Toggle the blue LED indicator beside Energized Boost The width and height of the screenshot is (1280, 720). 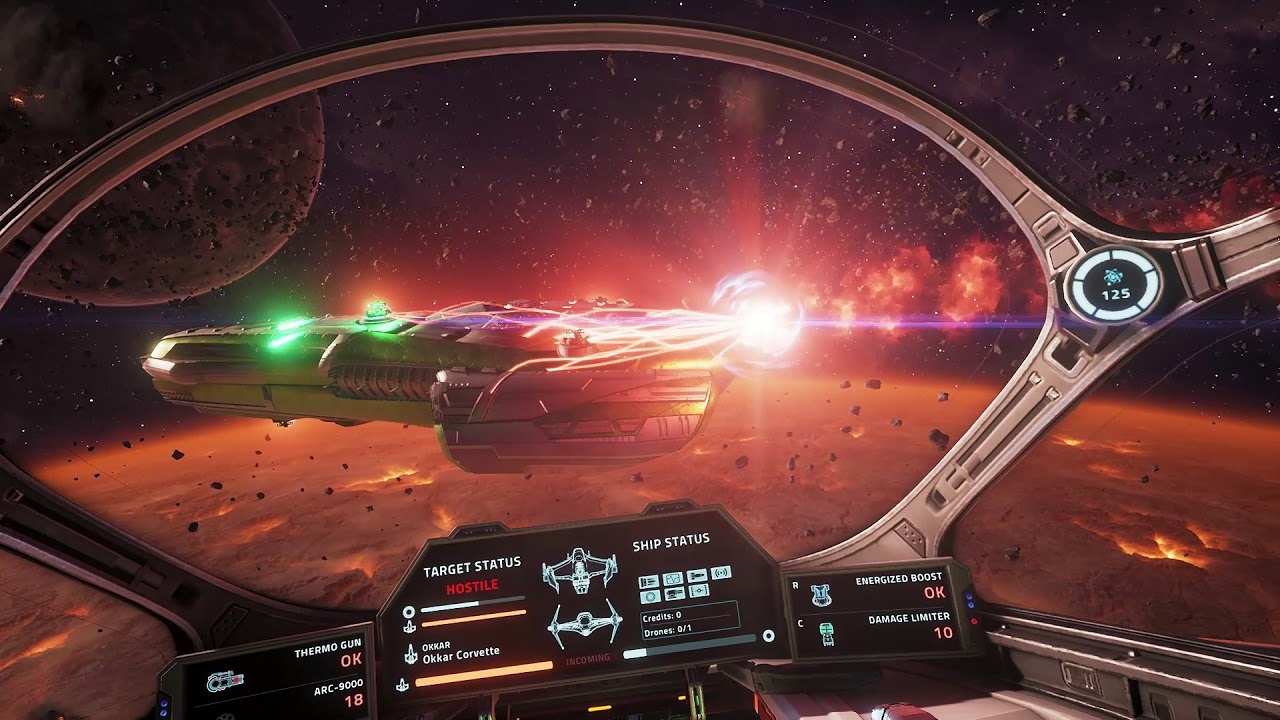pos(968,597)
